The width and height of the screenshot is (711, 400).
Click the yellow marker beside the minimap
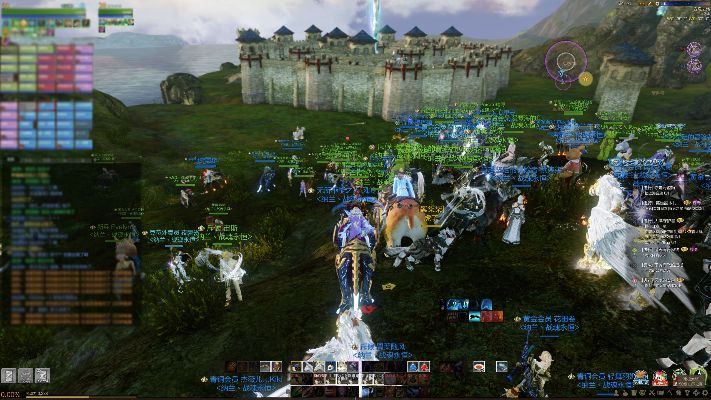click(x=587, y=78)
